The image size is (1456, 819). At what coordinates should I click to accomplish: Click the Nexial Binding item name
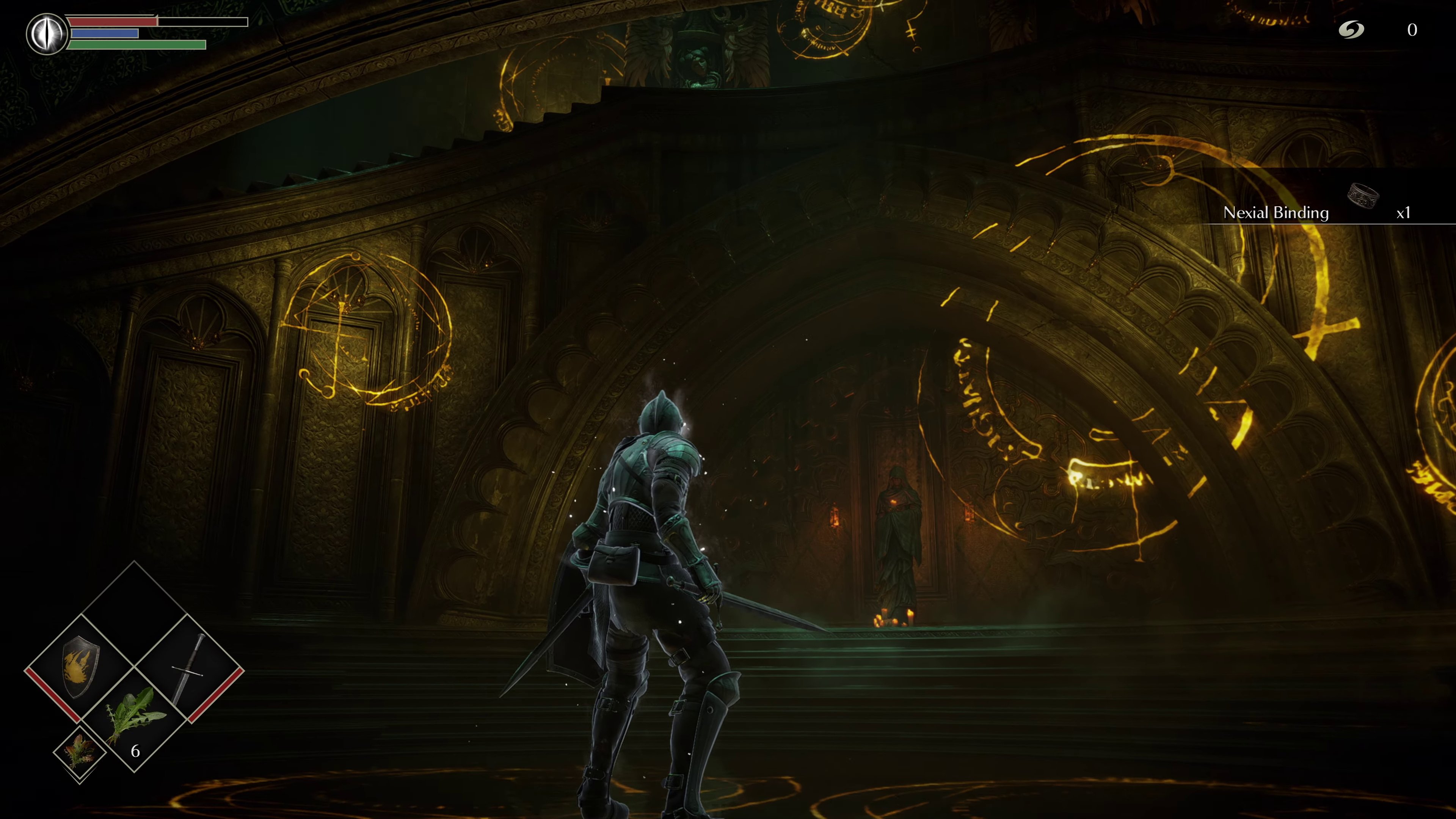pos(1276,213)
